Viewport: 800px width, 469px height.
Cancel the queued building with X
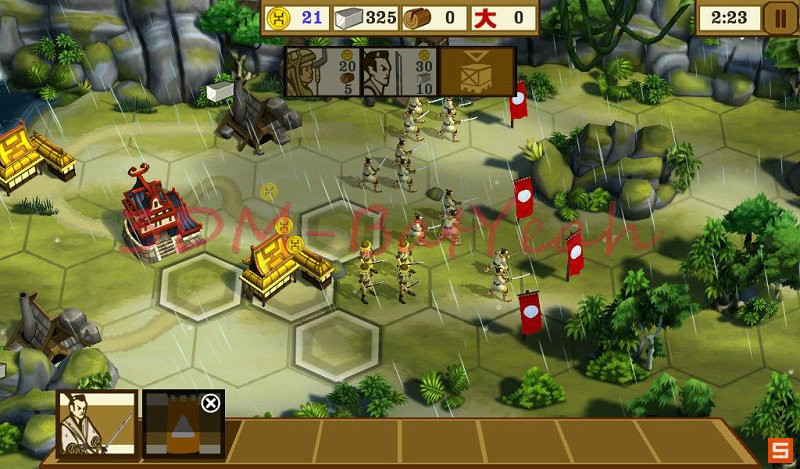click(210, 403)
